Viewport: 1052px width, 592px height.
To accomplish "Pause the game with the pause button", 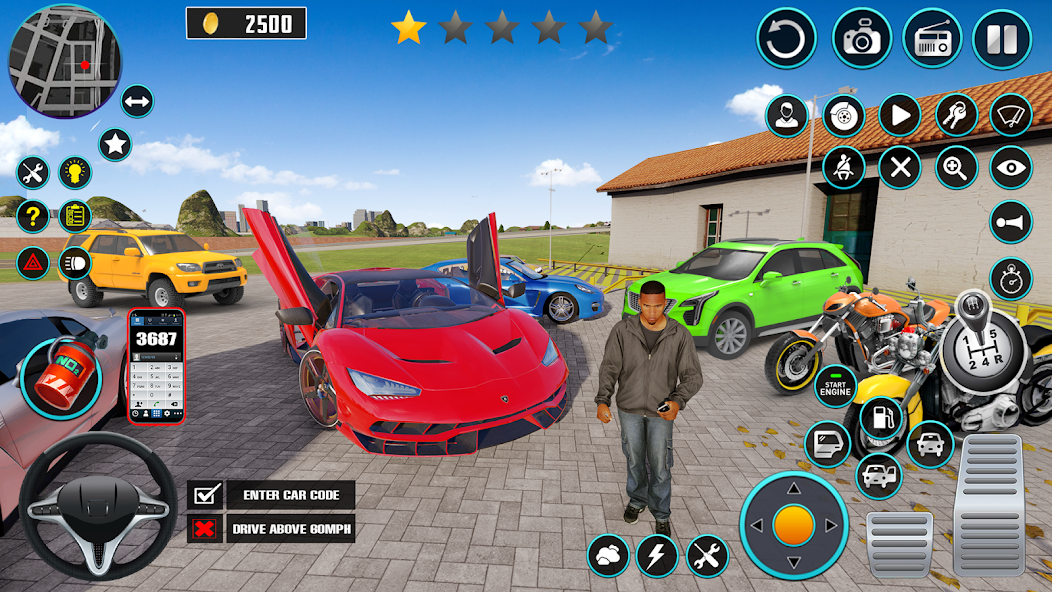I will pos(1002,39).
